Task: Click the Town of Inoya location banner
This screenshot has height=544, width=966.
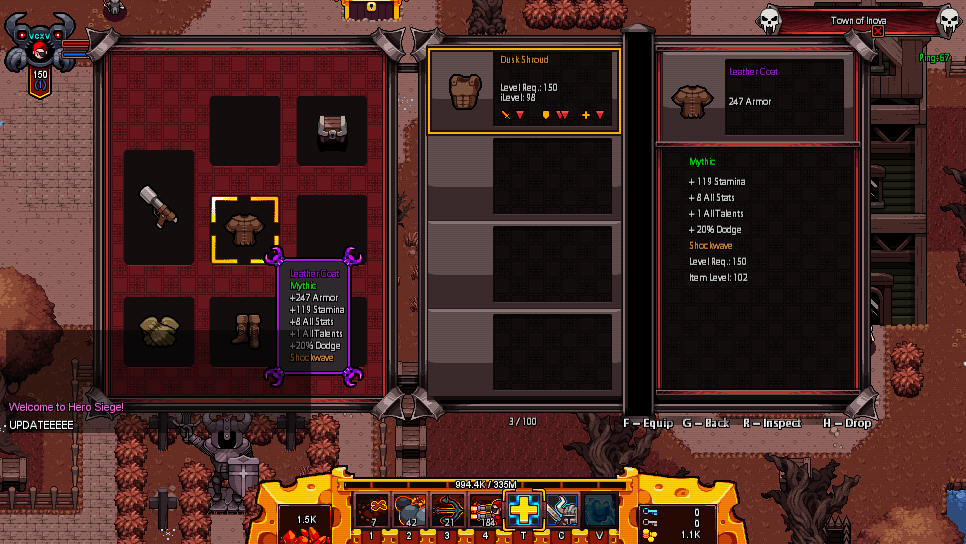Action: 858,21
